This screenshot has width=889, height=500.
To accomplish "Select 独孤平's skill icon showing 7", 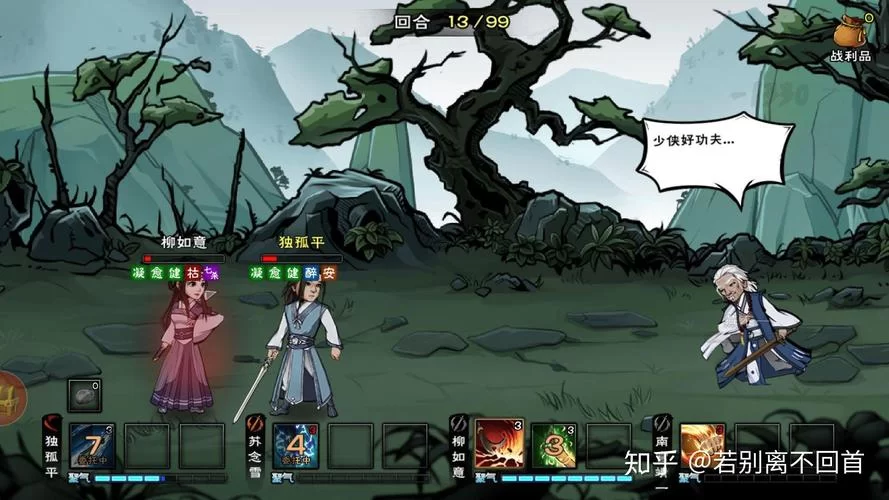I will click(92, 445).
